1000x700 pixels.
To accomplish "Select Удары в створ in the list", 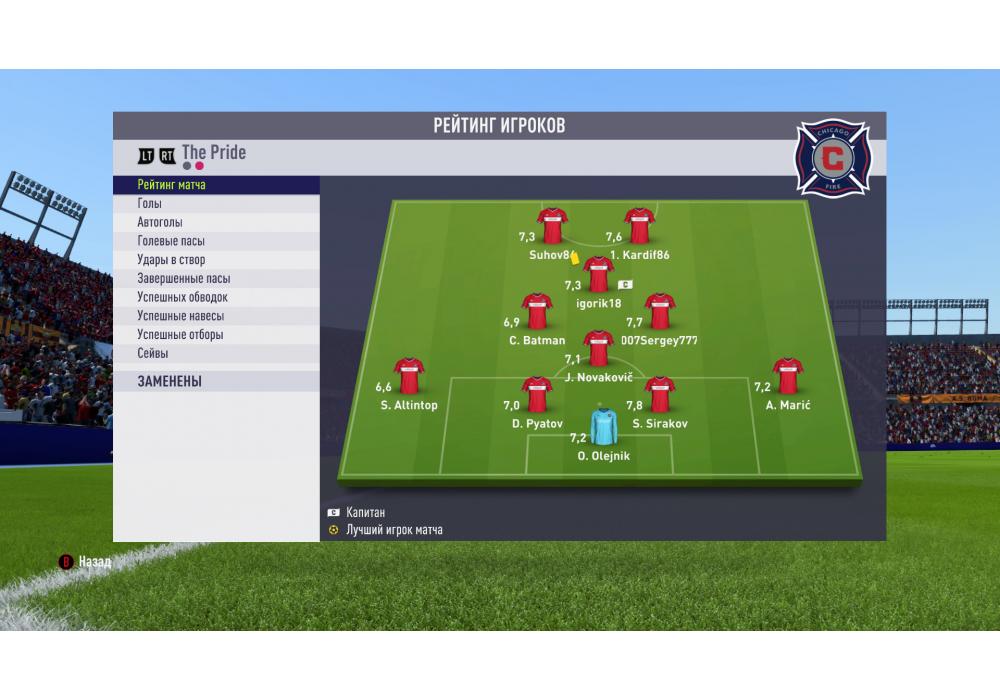I will point(215,260).
